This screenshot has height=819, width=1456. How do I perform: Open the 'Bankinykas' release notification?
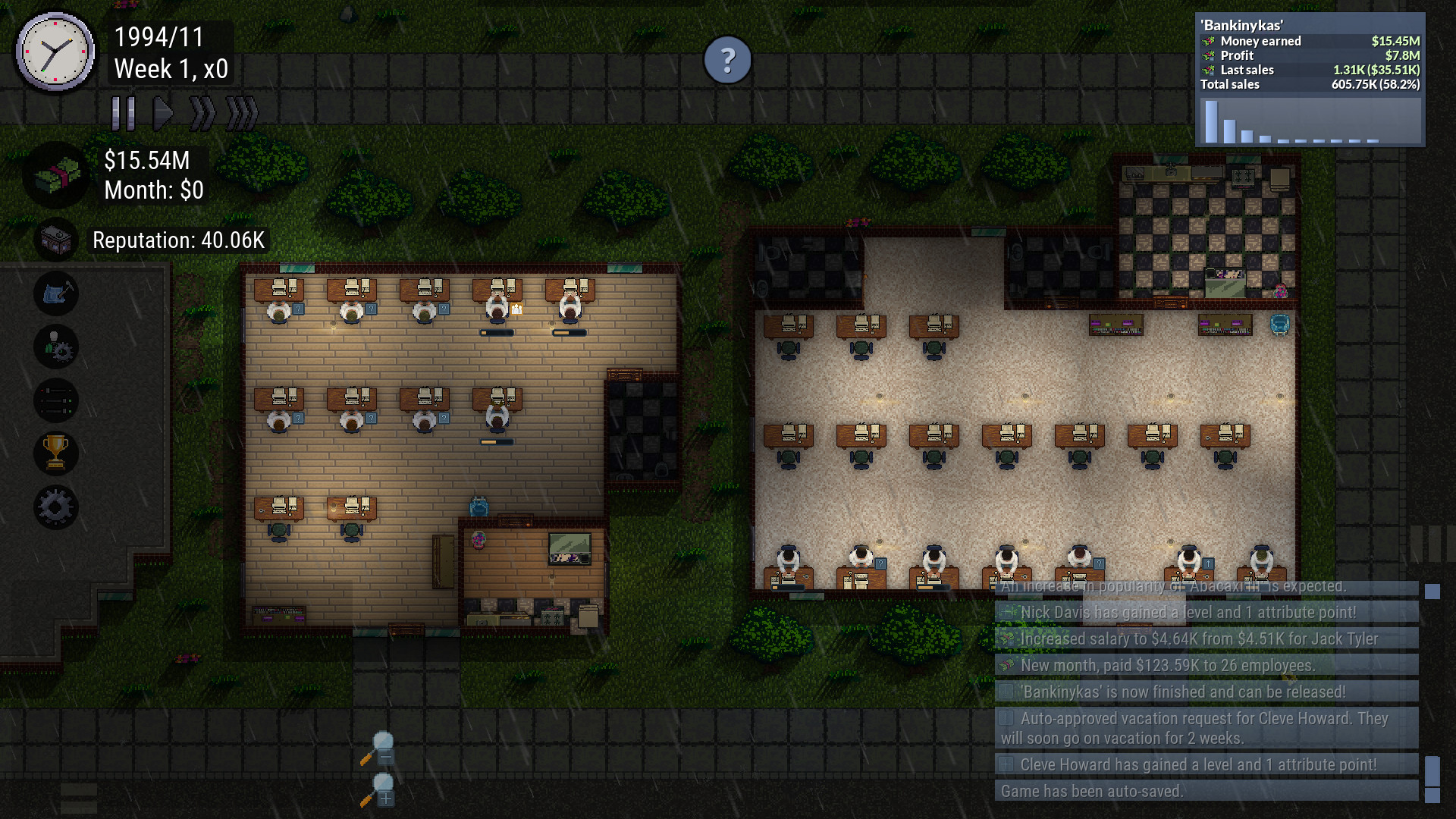[1206, 692]
